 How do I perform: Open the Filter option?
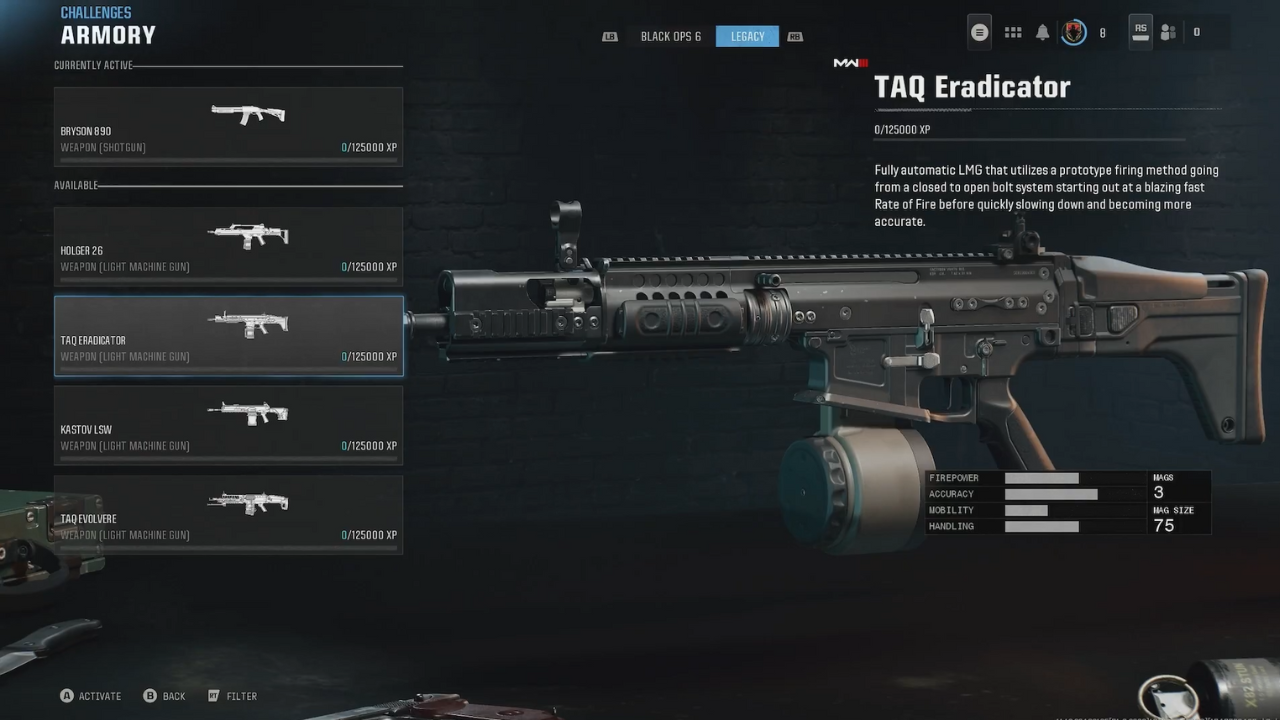(232, 696)
